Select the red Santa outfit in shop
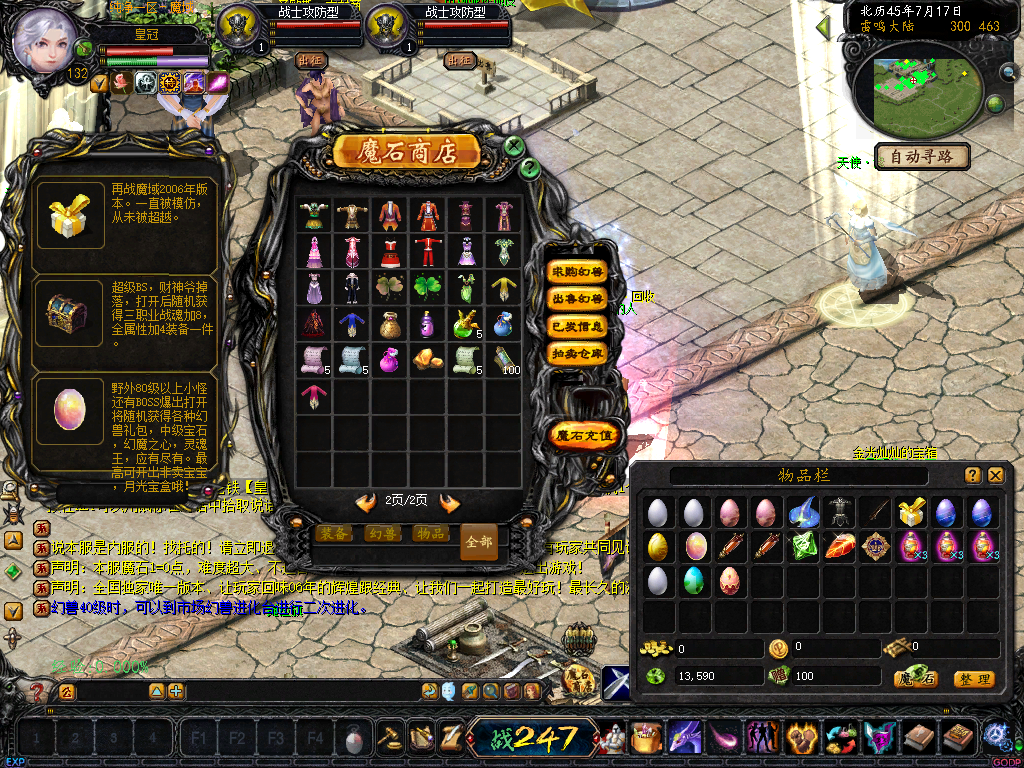 pos(427,250)
